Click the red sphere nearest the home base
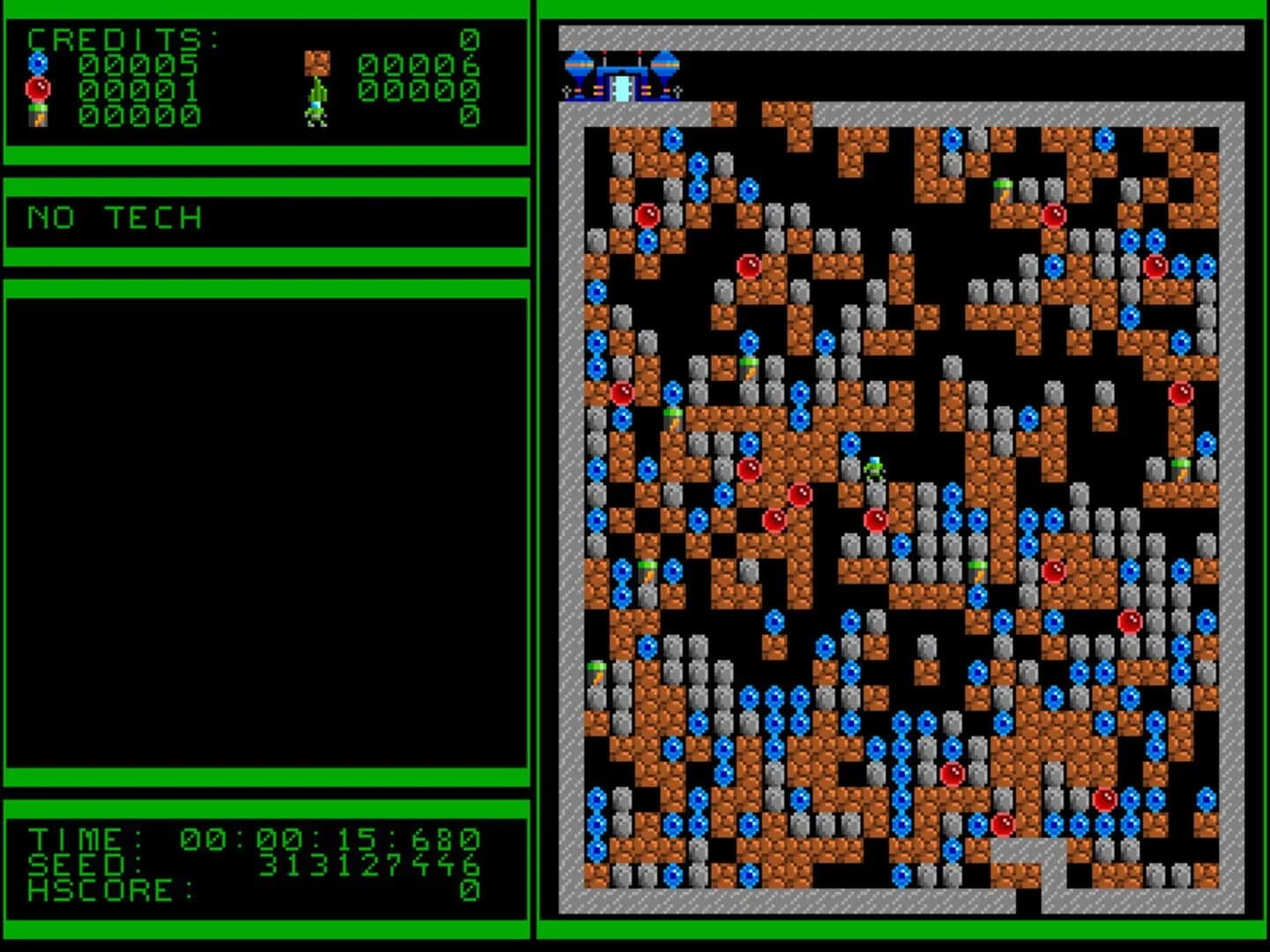Screen dimensions: 1270x952 (648, 214)
